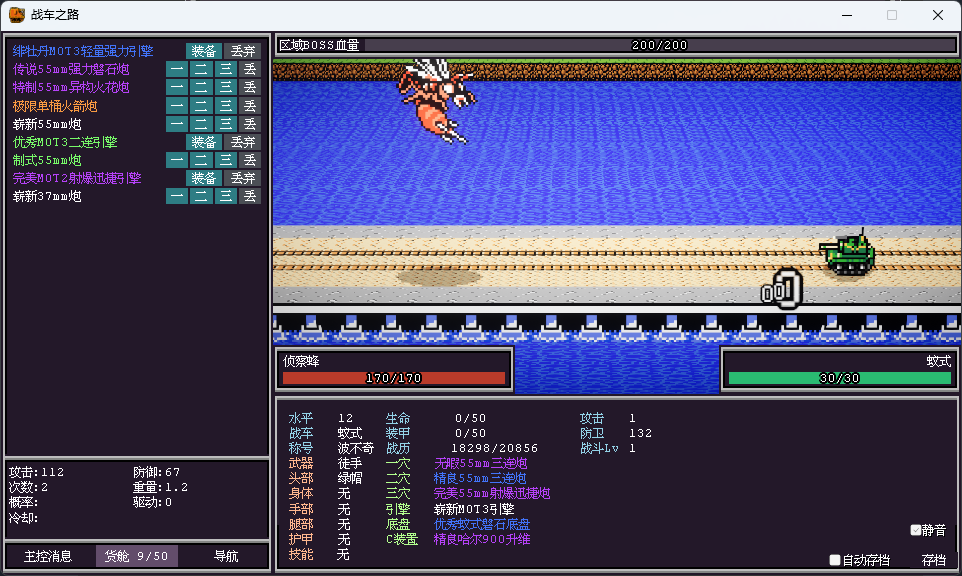Select the equipped 无限55mm三连炮 weapon
The image size is (962, 576).
[480, 463]
